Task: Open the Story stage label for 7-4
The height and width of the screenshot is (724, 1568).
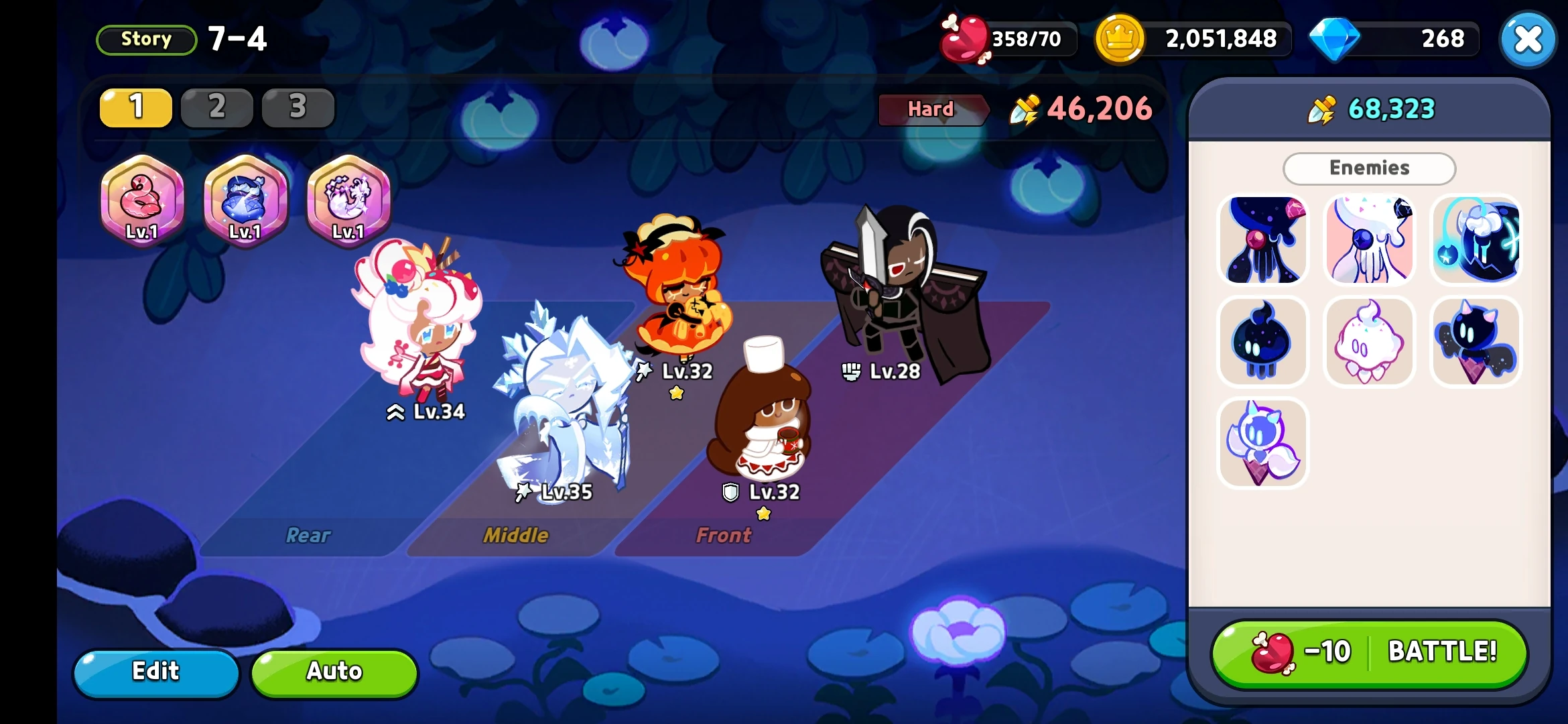Action: [x=145, y=39]
